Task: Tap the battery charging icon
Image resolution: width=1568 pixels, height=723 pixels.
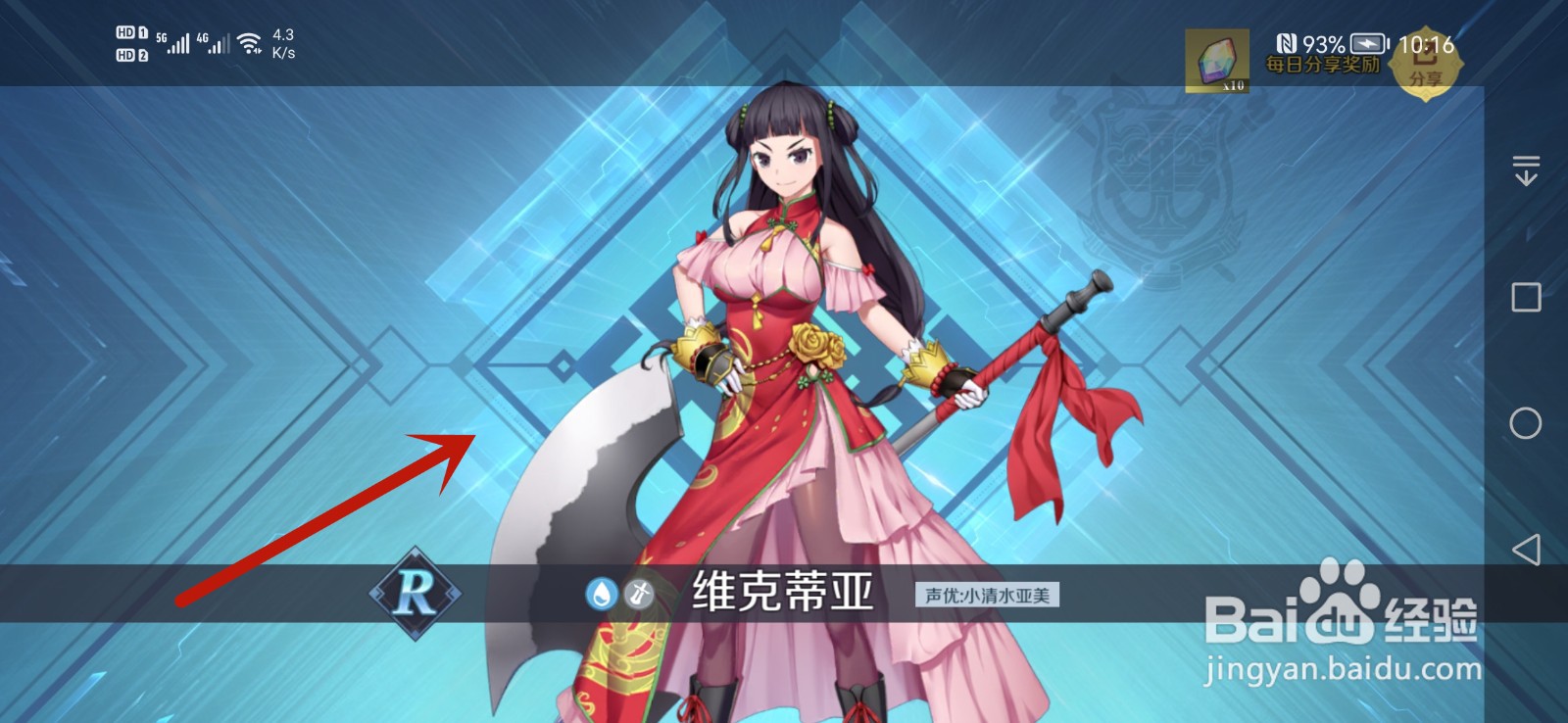Action: click(1368, 43)
